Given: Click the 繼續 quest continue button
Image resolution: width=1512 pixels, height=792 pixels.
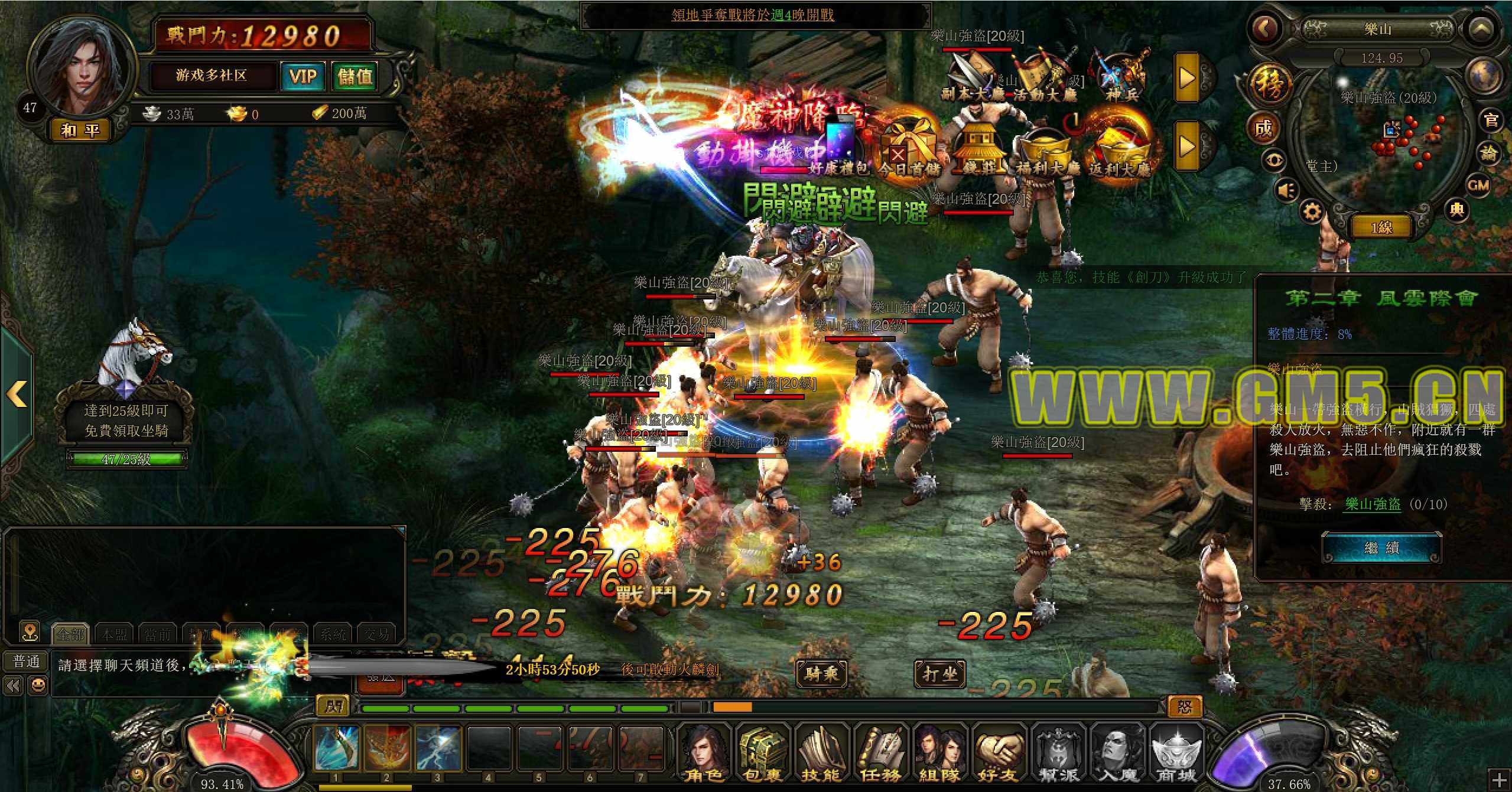Looking at the screenshot, I should click(x=1381, y=548).
